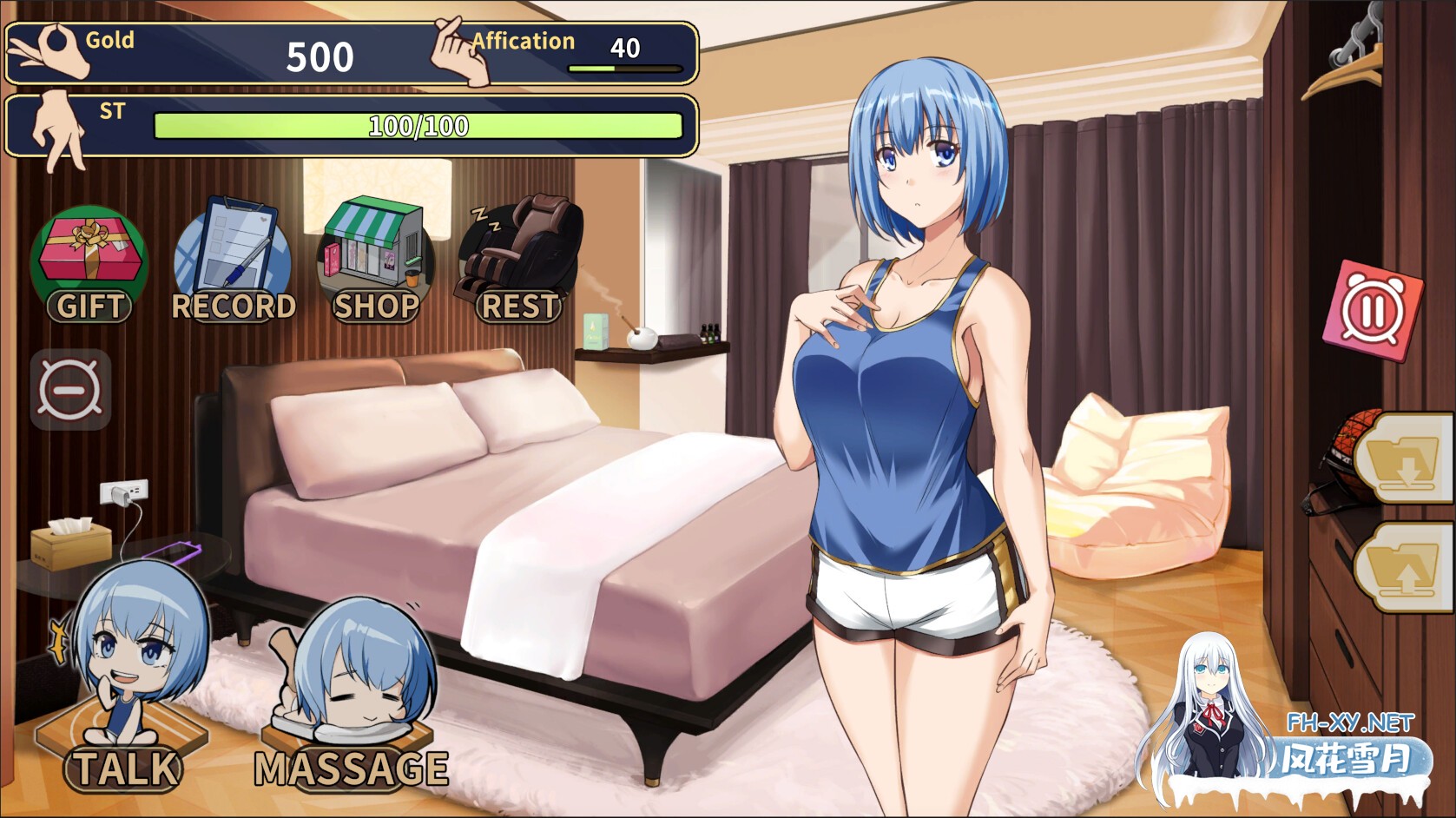
Task: Open the save folder with down arrow
Action: pyautogui.click(x=1405, y=458)
